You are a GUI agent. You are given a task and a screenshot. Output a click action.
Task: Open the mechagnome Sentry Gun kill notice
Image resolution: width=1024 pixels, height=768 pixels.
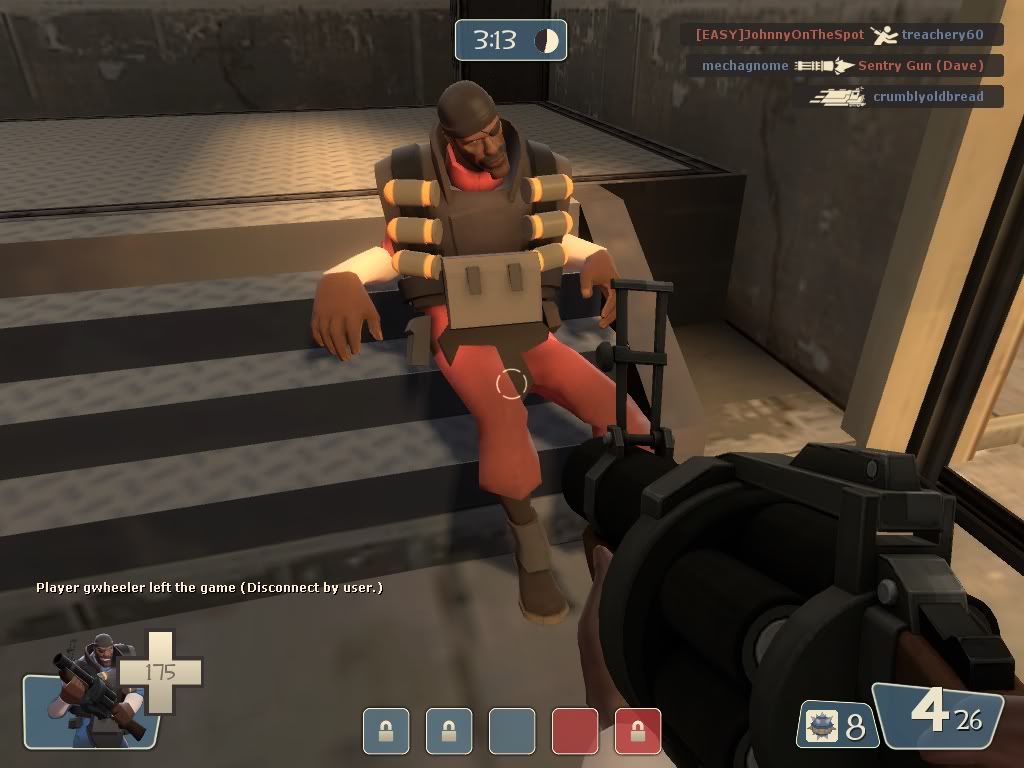pyautogui.click(x=842, y=66)
